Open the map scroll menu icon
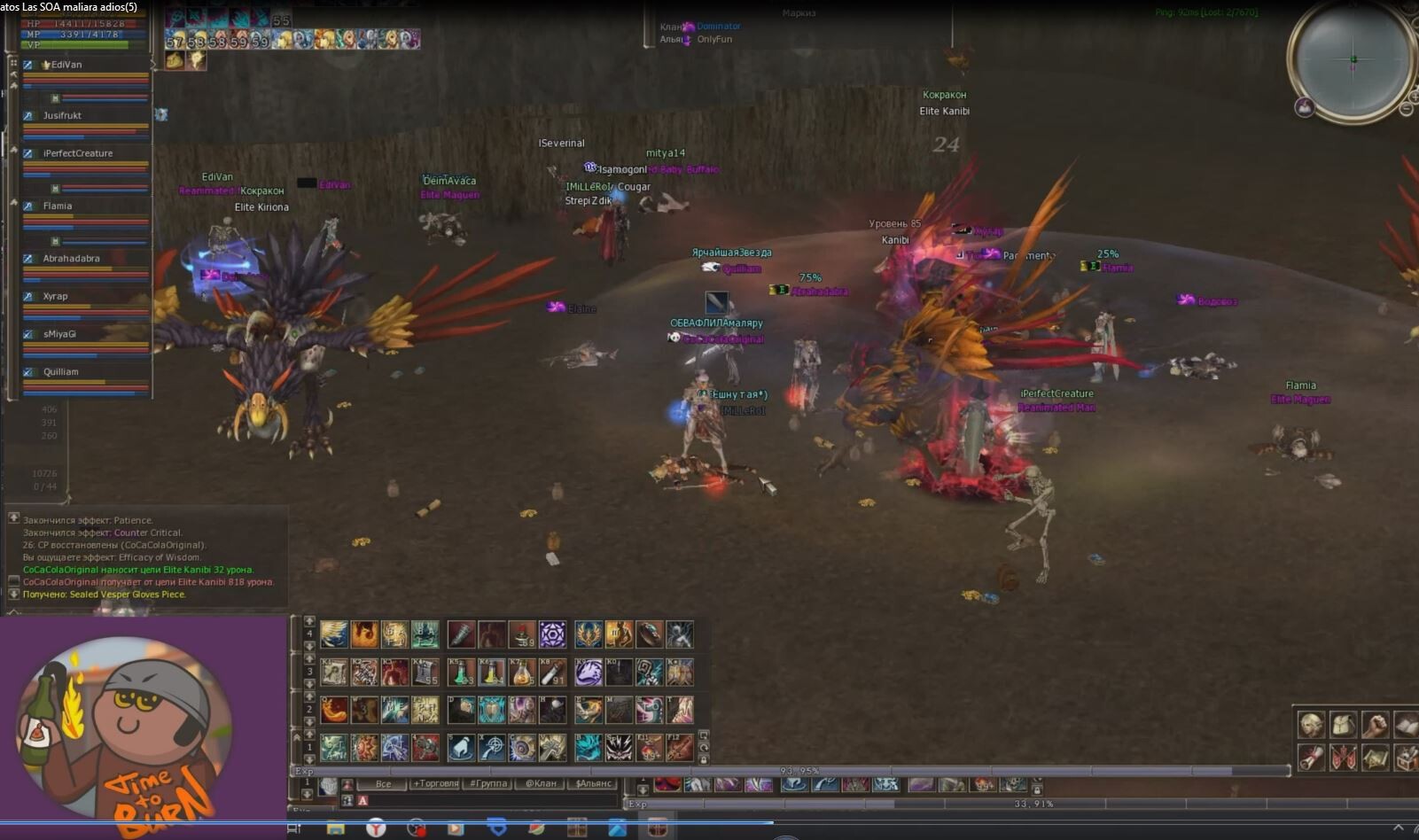1419x840 pixels. [x=1376, y=758]
